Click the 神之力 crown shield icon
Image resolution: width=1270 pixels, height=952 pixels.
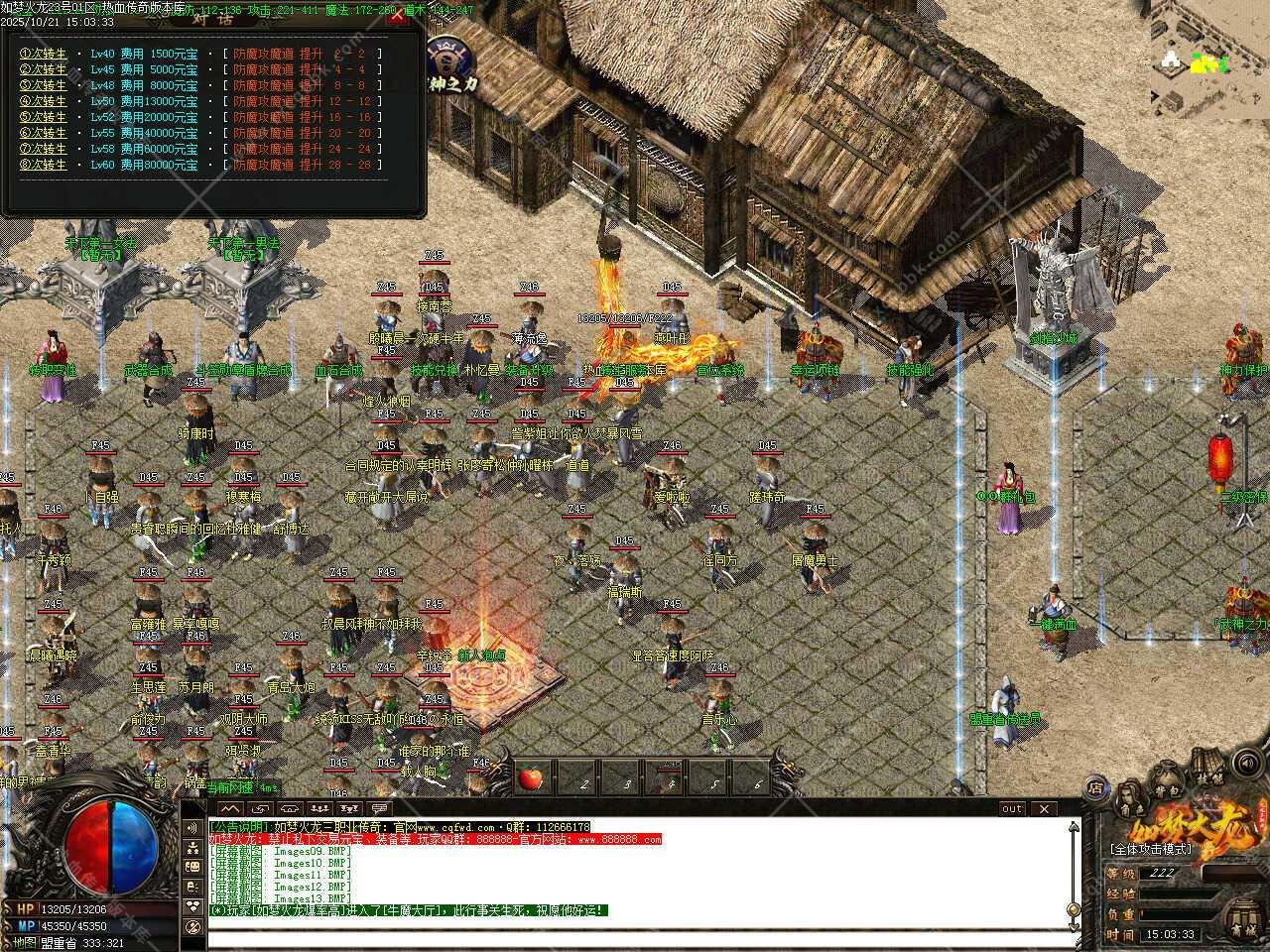[x=447, y=56]
